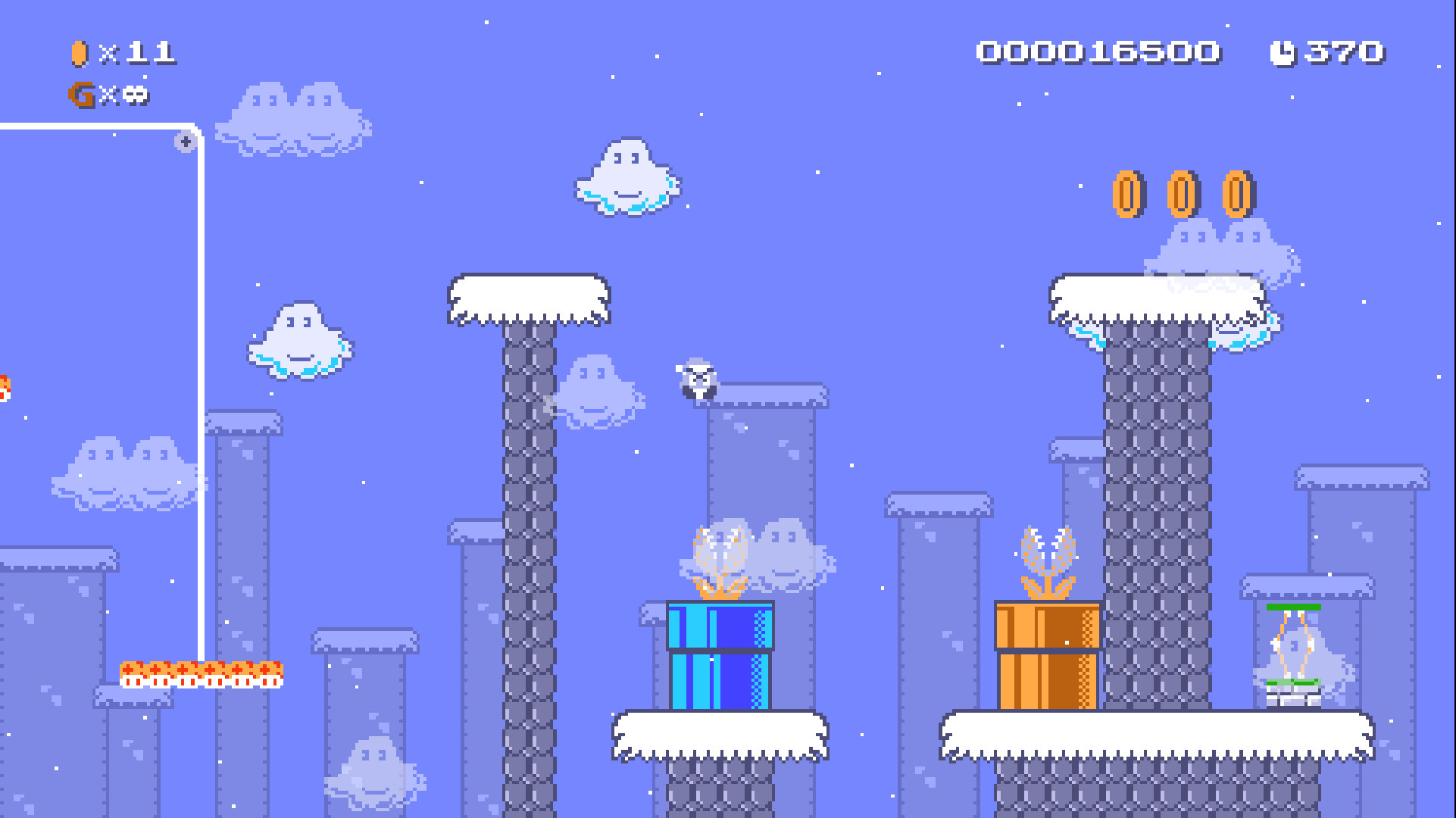Click the middle floating coin
This screenshot has width=1456, height=818.
pos(1182,195)
